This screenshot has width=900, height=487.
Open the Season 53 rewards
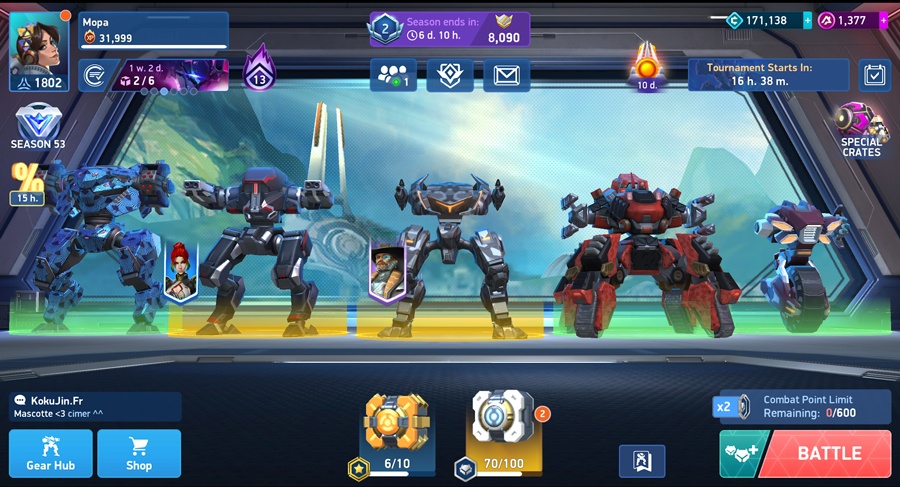38,126
